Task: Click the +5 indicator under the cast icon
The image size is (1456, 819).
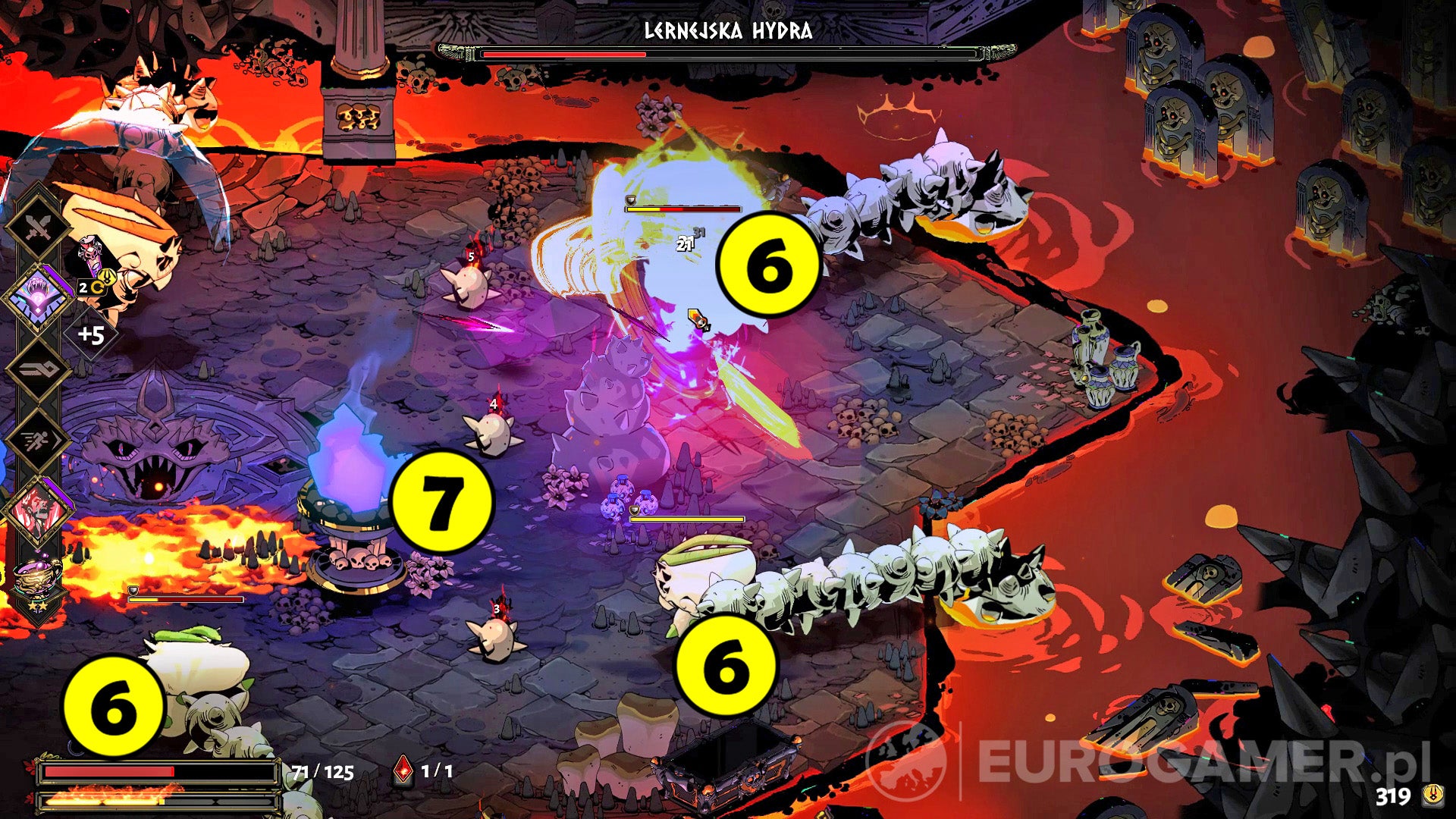Action: click(x=93, y=334)
